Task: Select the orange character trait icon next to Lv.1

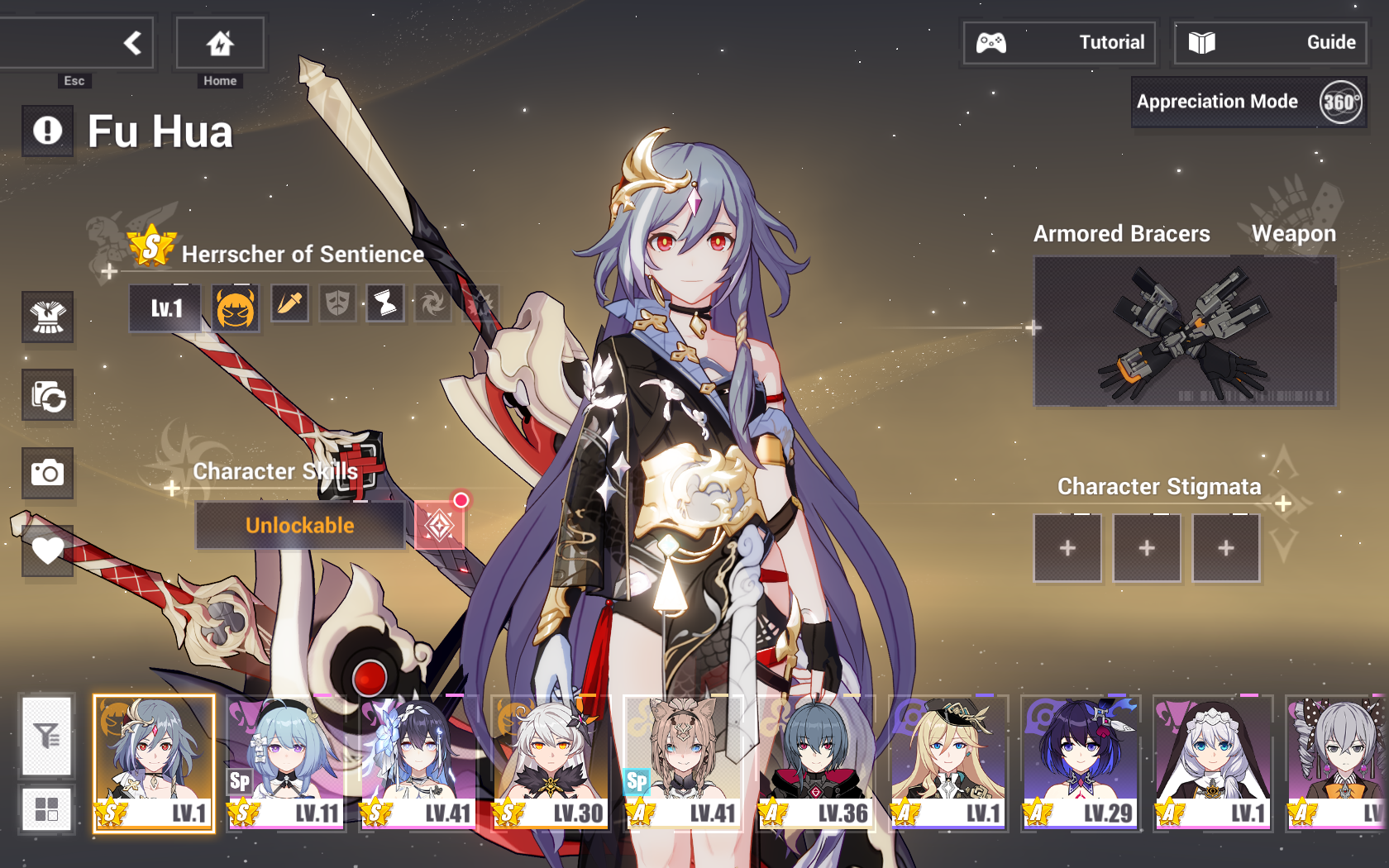Action: [x=235, y=307]
